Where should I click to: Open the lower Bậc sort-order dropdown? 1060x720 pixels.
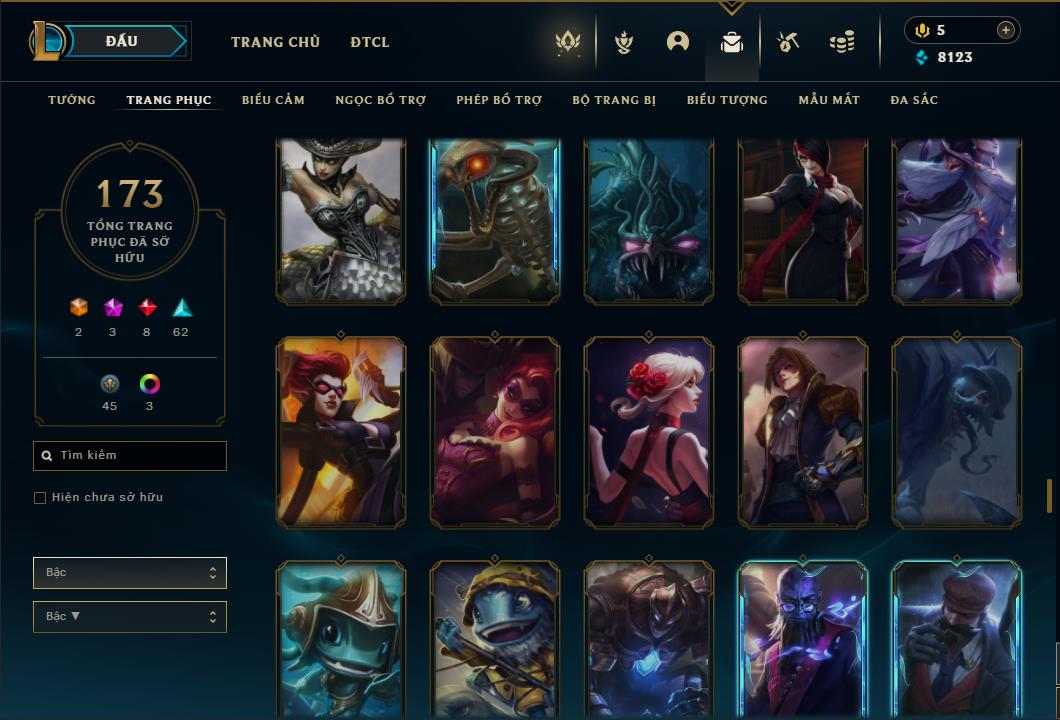130,617
